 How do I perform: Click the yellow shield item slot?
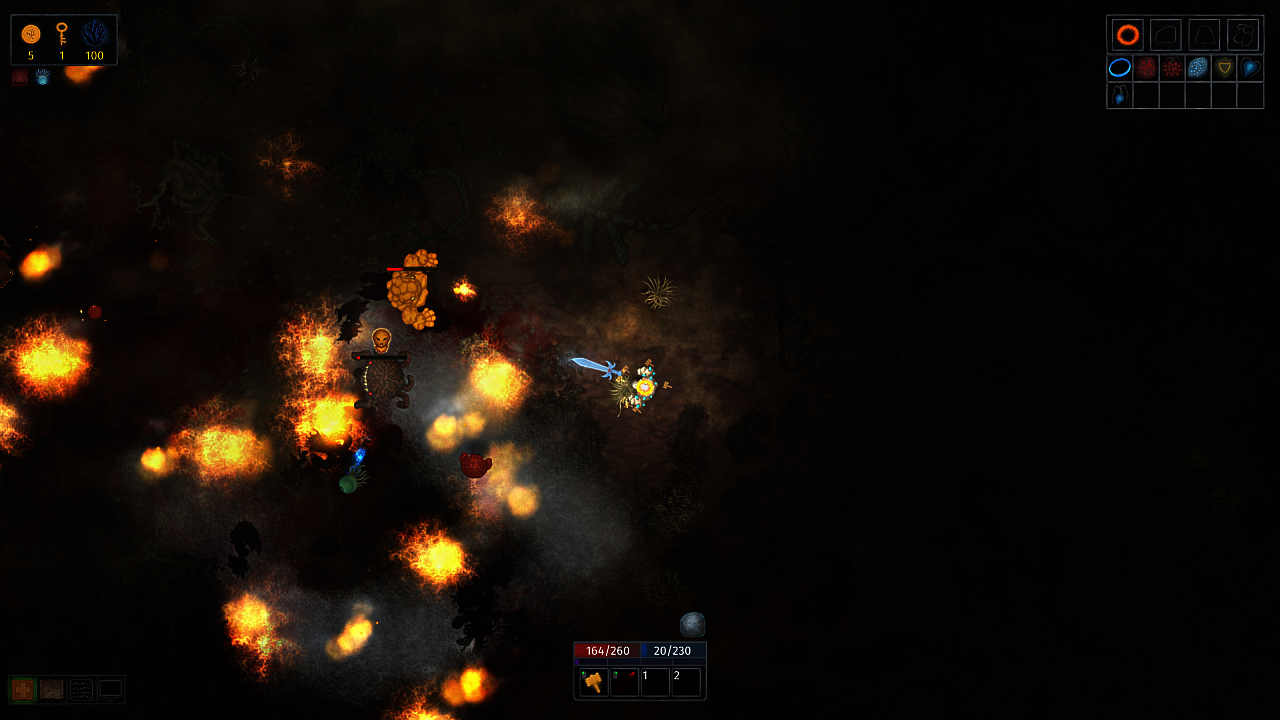[1224, 68]
